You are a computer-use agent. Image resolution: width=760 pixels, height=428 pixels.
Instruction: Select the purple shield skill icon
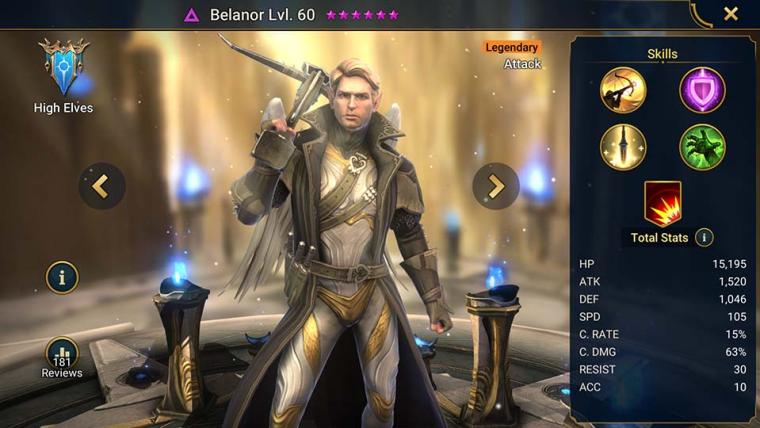point(702,90)
